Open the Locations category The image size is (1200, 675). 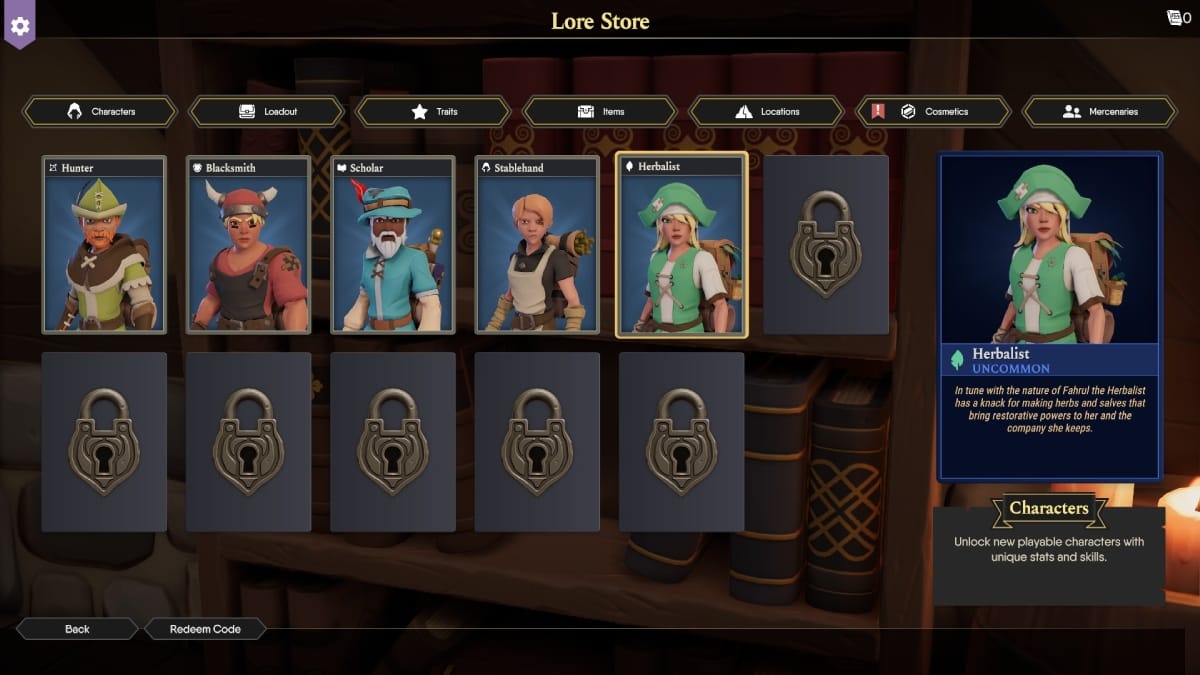click(767, 112)
